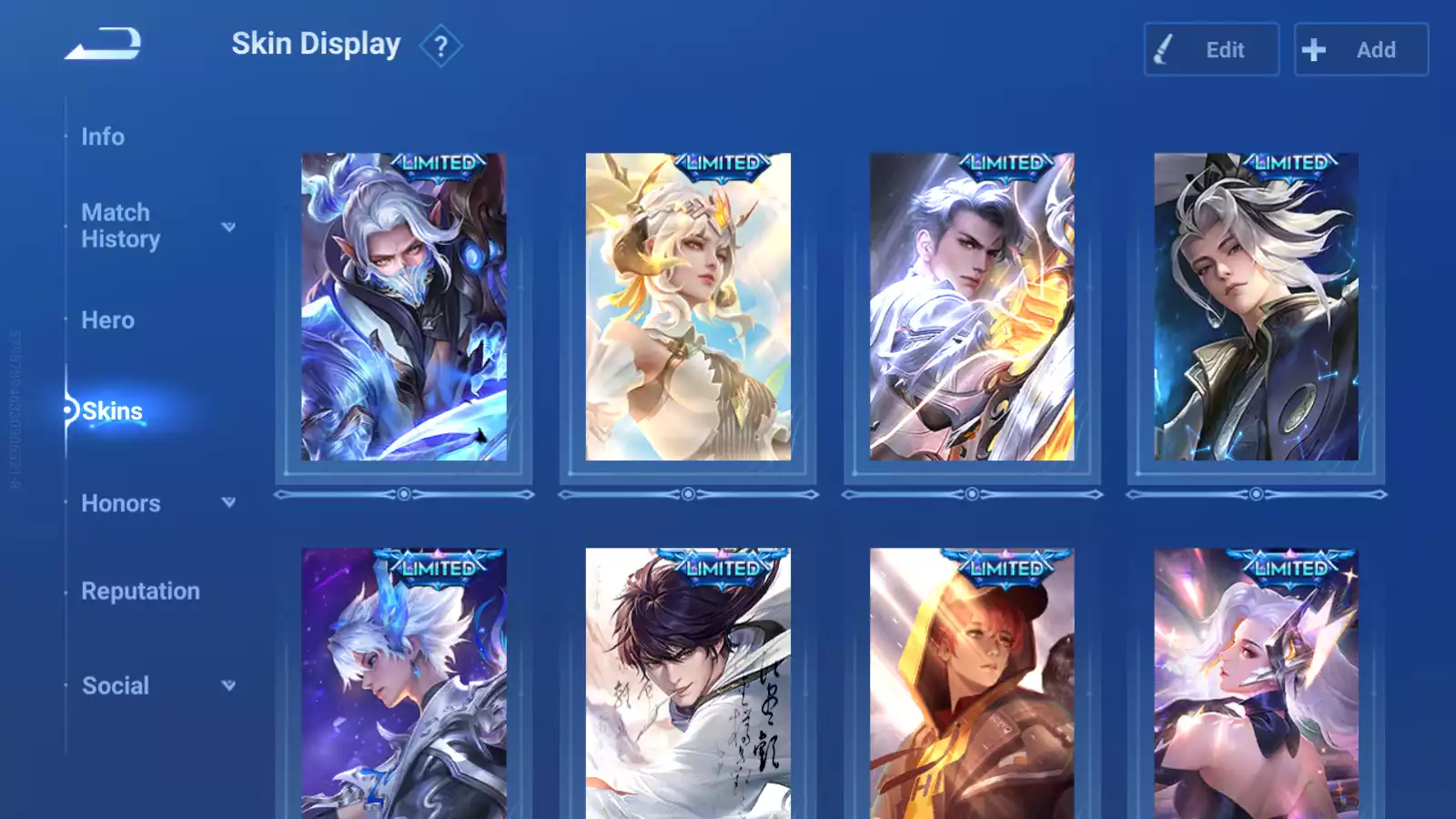The width and height of the screenshot is (1456, 819).
Task: Switch to the Info tab
Action: click(x=103, y=136)
